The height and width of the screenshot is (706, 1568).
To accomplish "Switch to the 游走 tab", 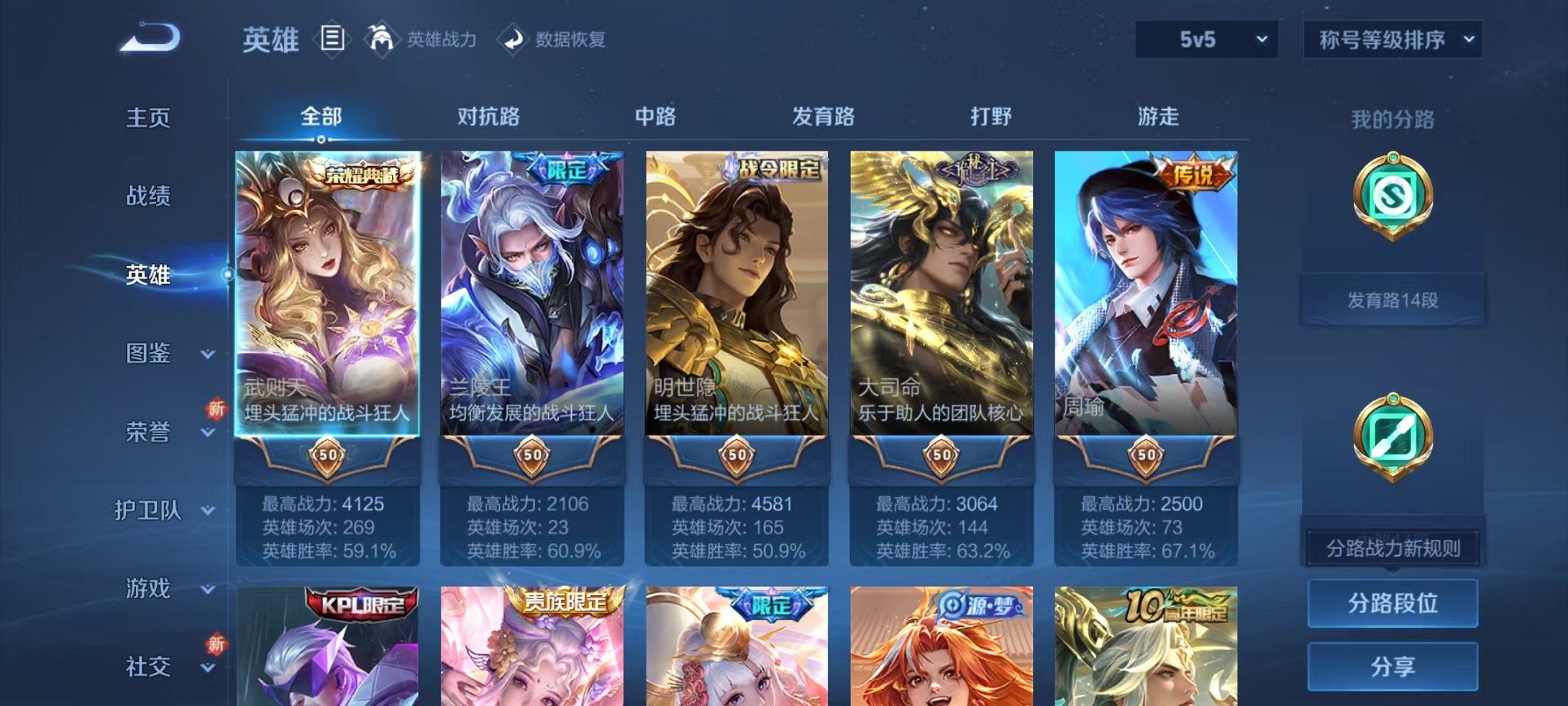I will [x=1157, y=117].
